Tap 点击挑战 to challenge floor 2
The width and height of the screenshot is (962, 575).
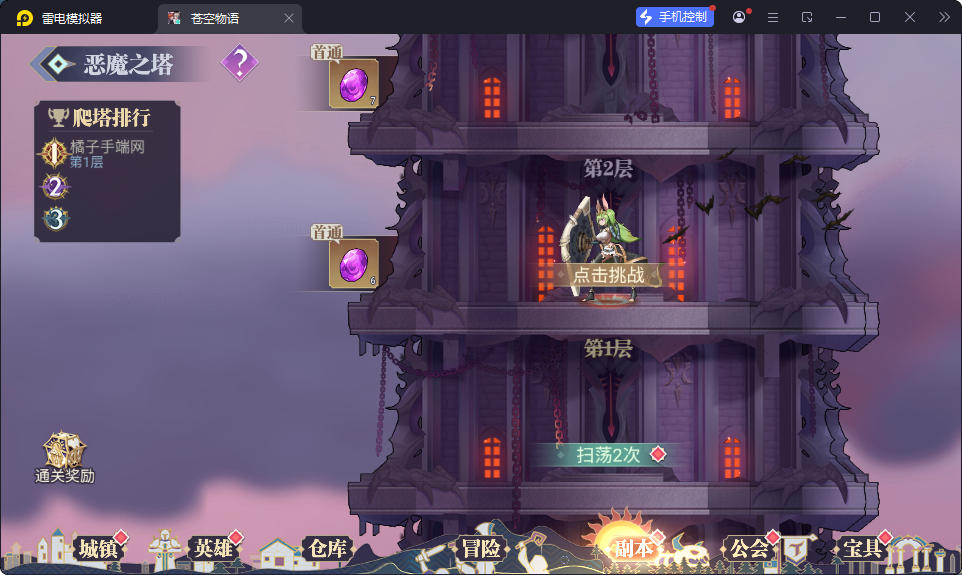click(608, 275)
